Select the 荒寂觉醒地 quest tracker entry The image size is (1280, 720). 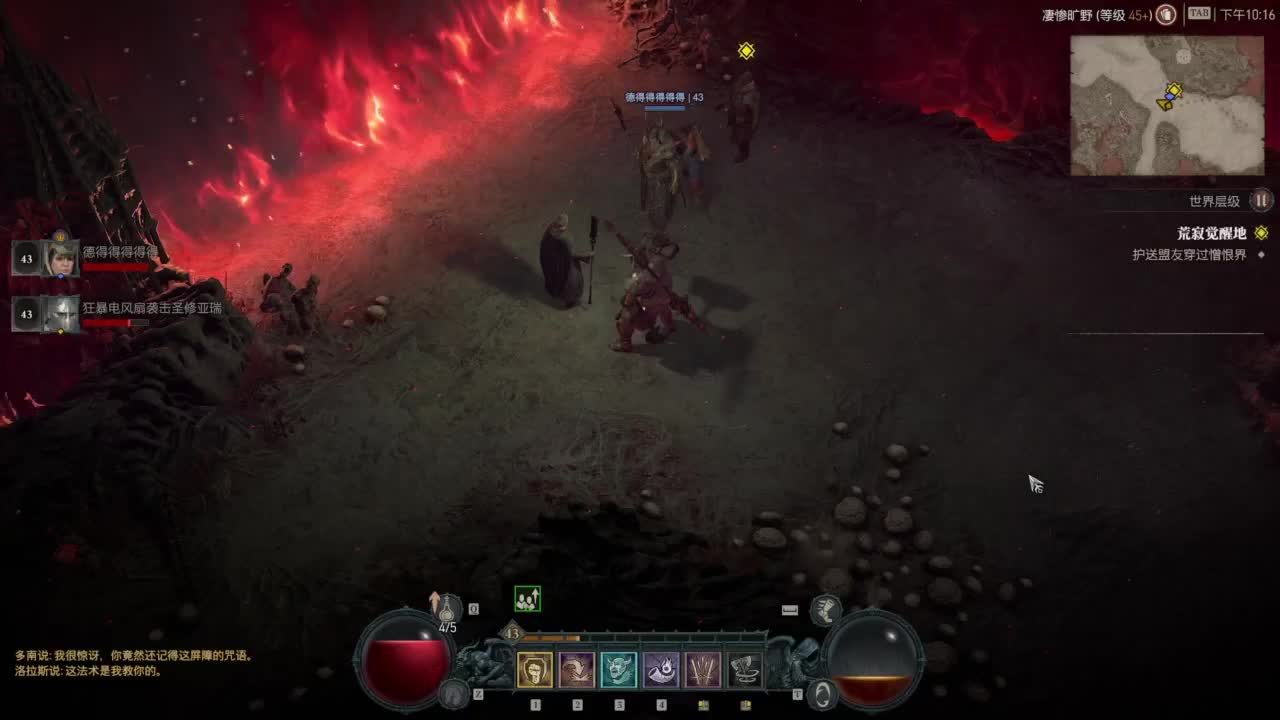[x=1211, y=233]
